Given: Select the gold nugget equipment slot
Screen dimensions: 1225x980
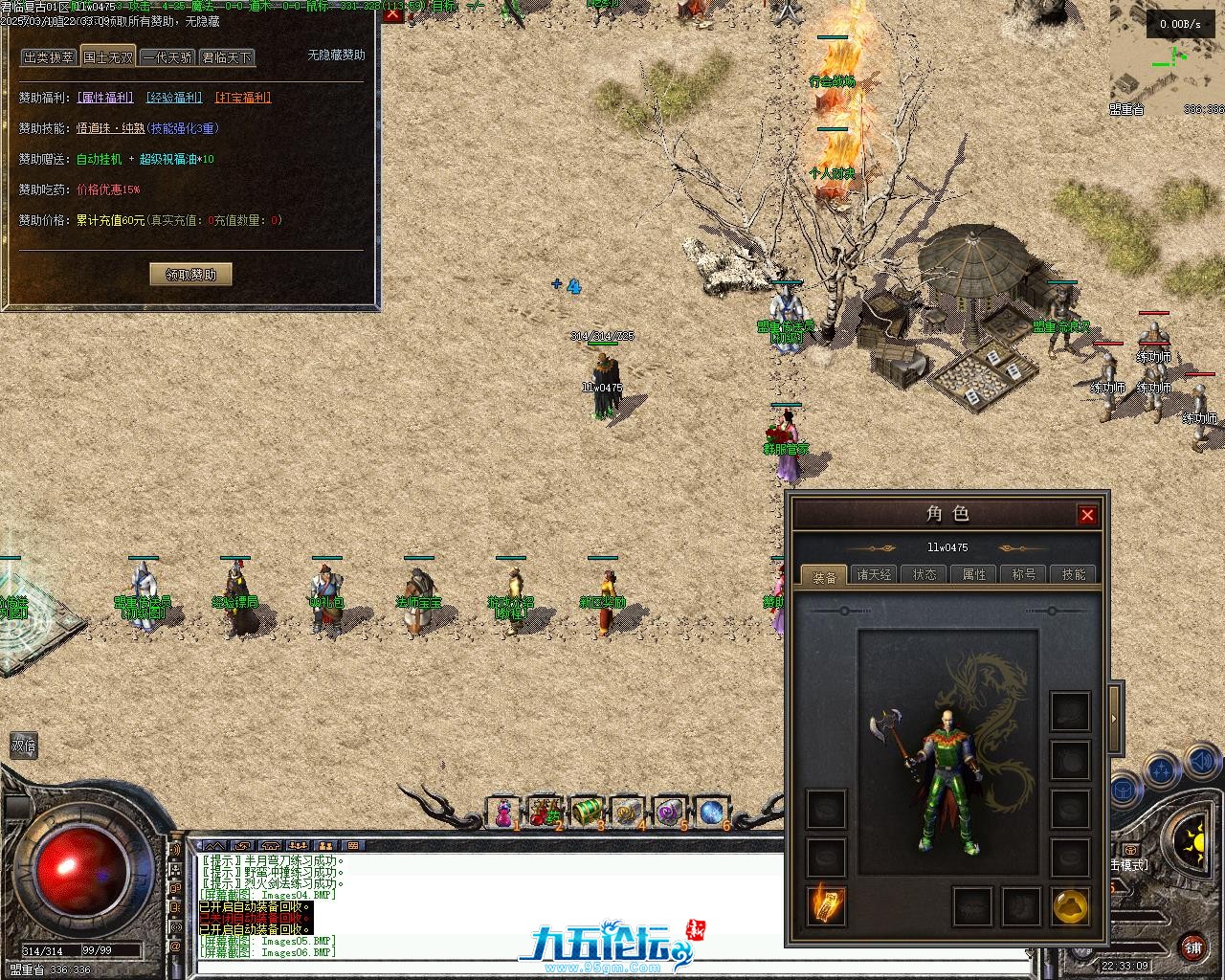Looking at the screenshot, I should (1071, 905).
